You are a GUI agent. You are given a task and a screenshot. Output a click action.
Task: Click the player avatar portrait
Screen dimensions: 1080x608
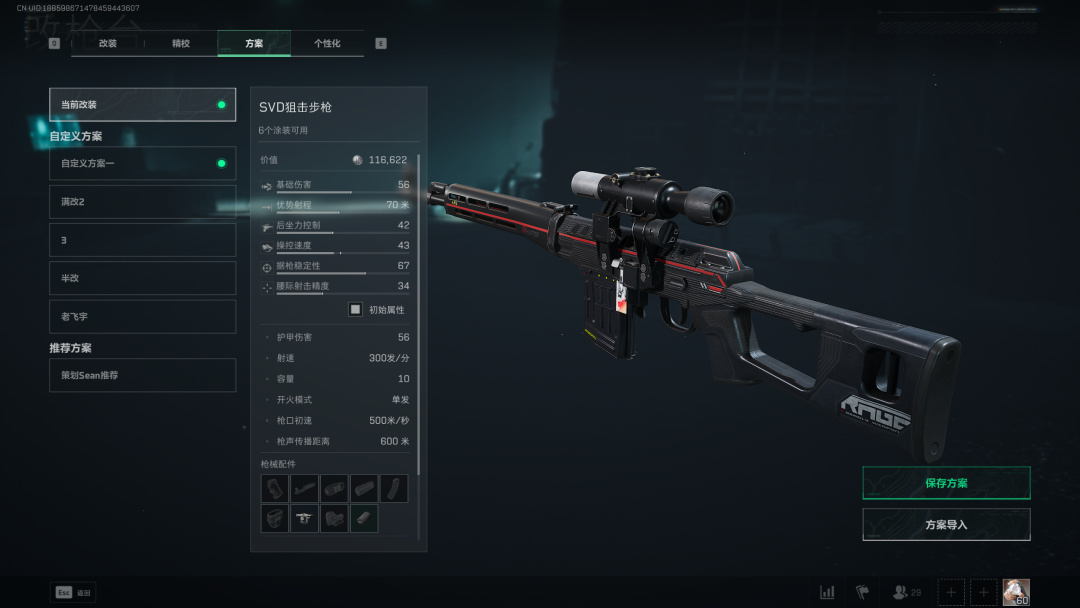point(1016,592)
